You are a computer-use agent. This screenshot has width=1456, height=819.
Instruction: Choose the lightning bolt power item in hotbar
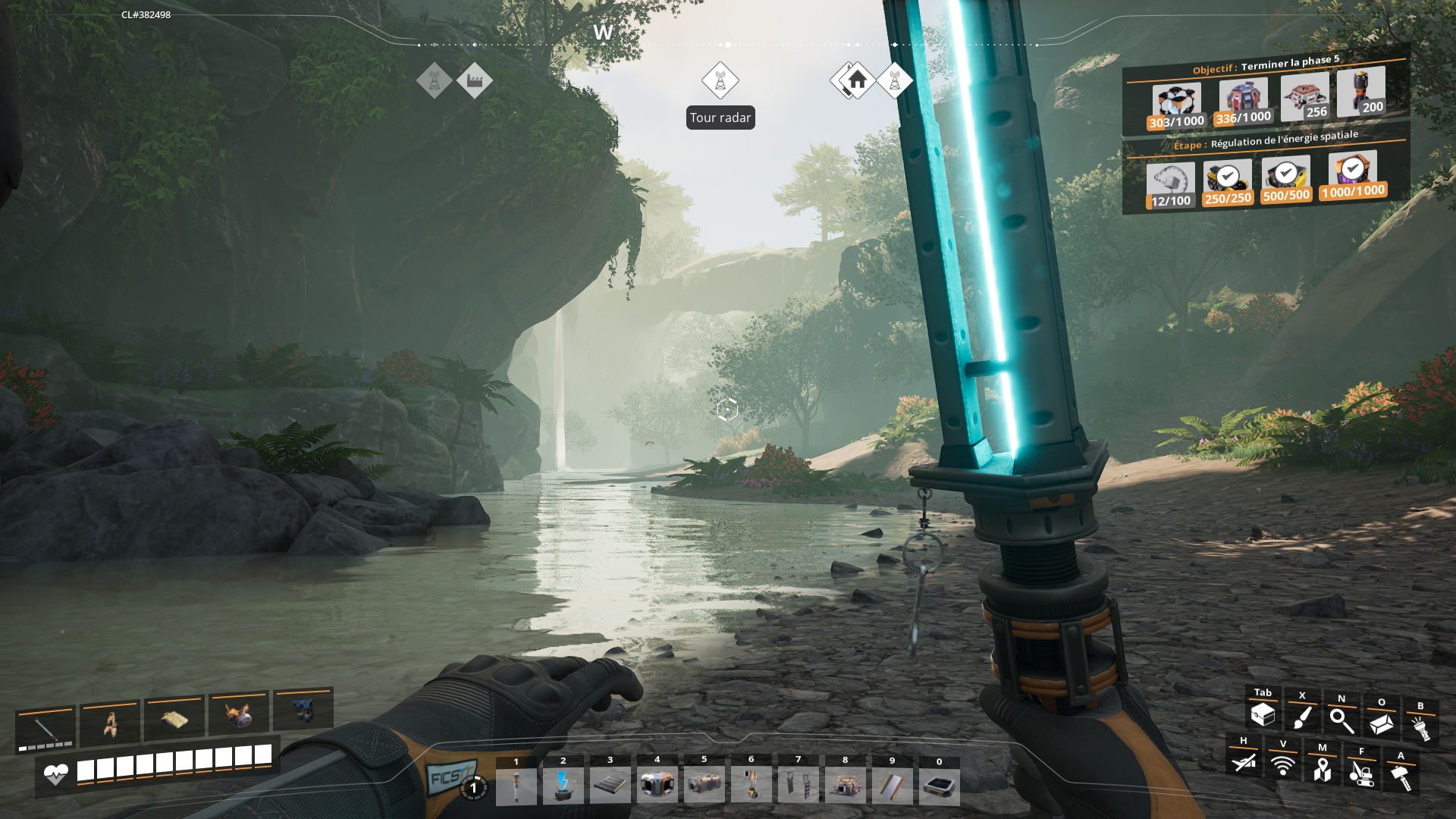click(x=563, y=785)
